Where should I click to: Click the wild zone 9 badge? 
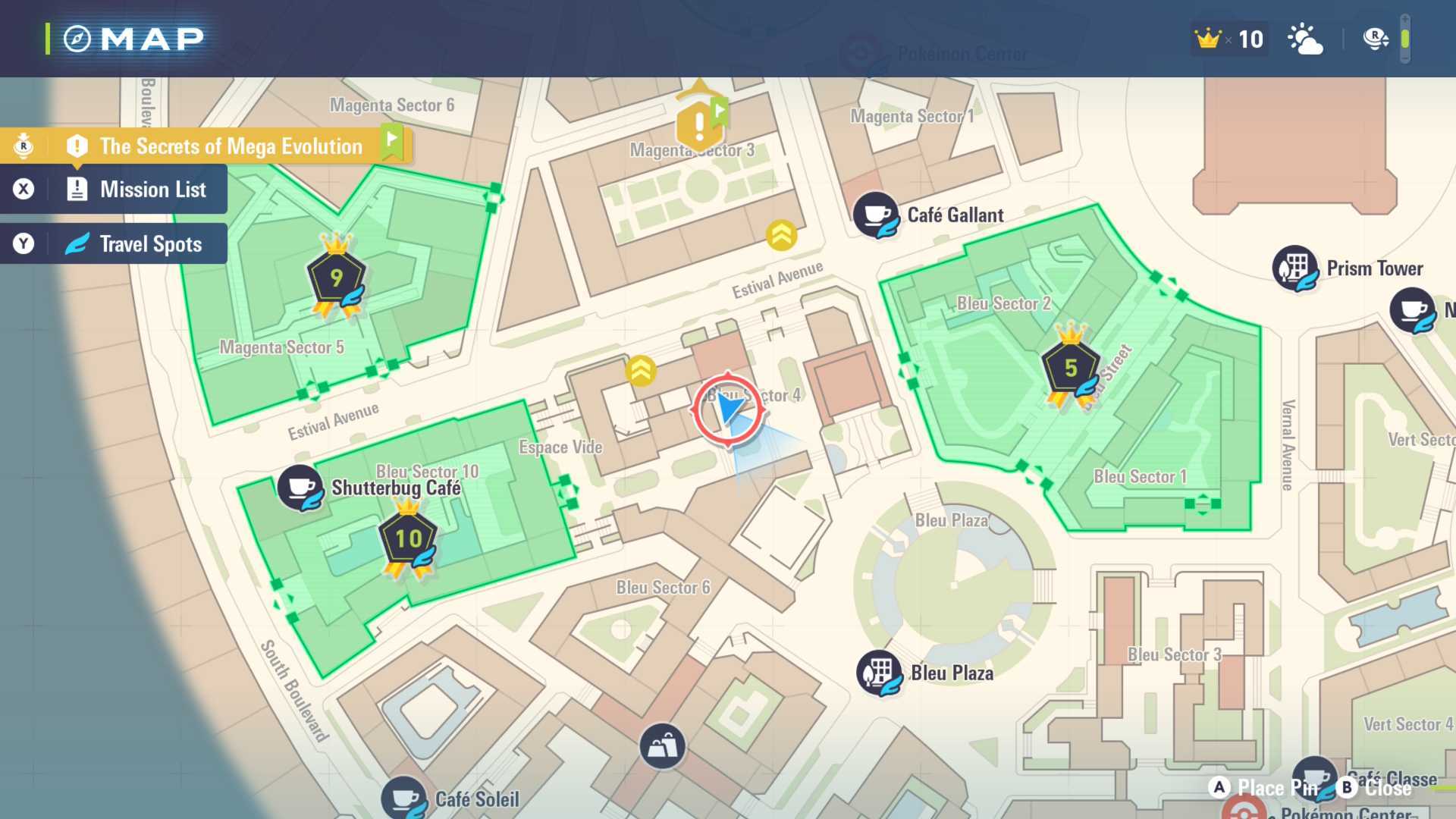point(336,278)
